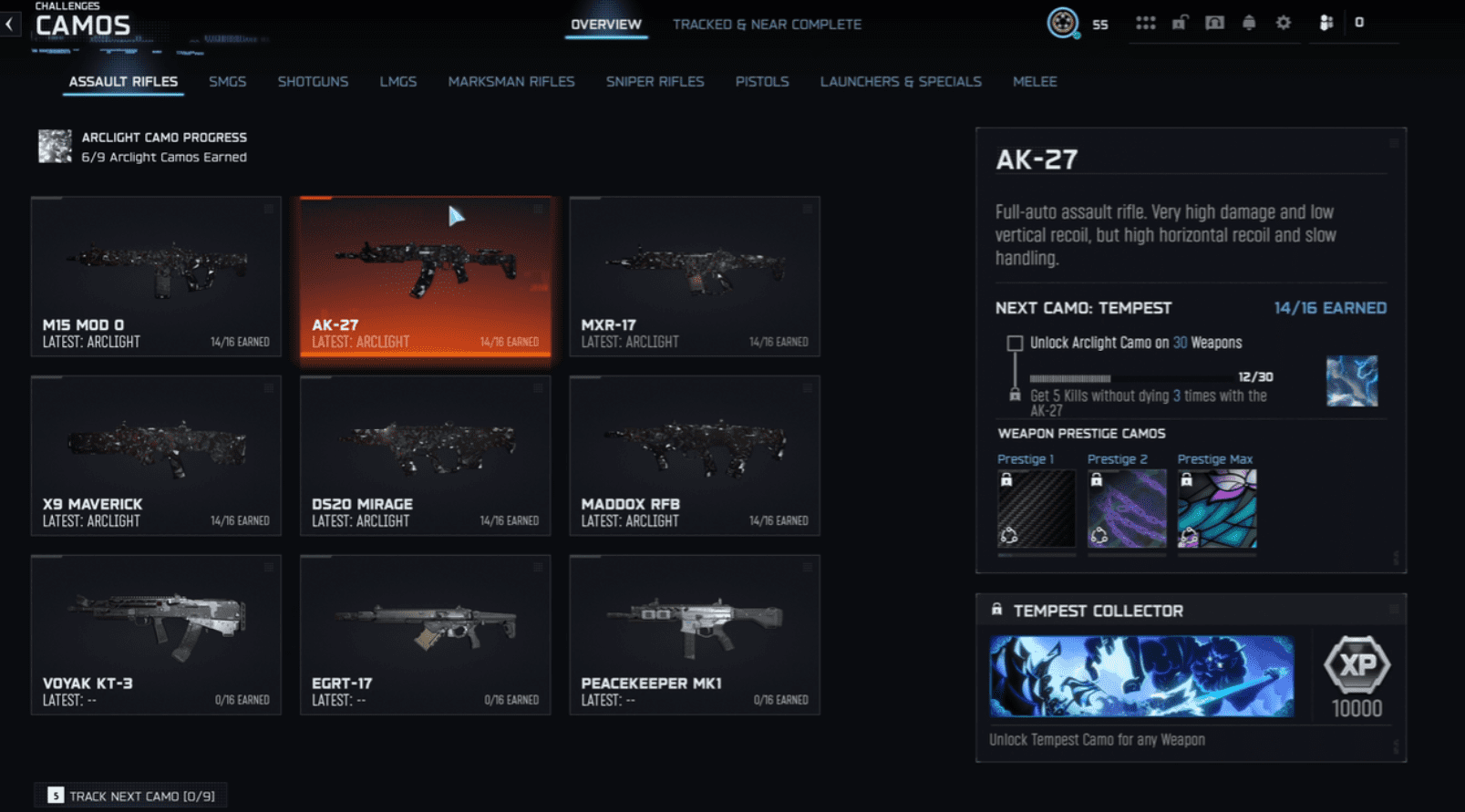Screen dimensions: 1465x812
Task: Click the headset audio icon
Action: (x=1215, y=25)
